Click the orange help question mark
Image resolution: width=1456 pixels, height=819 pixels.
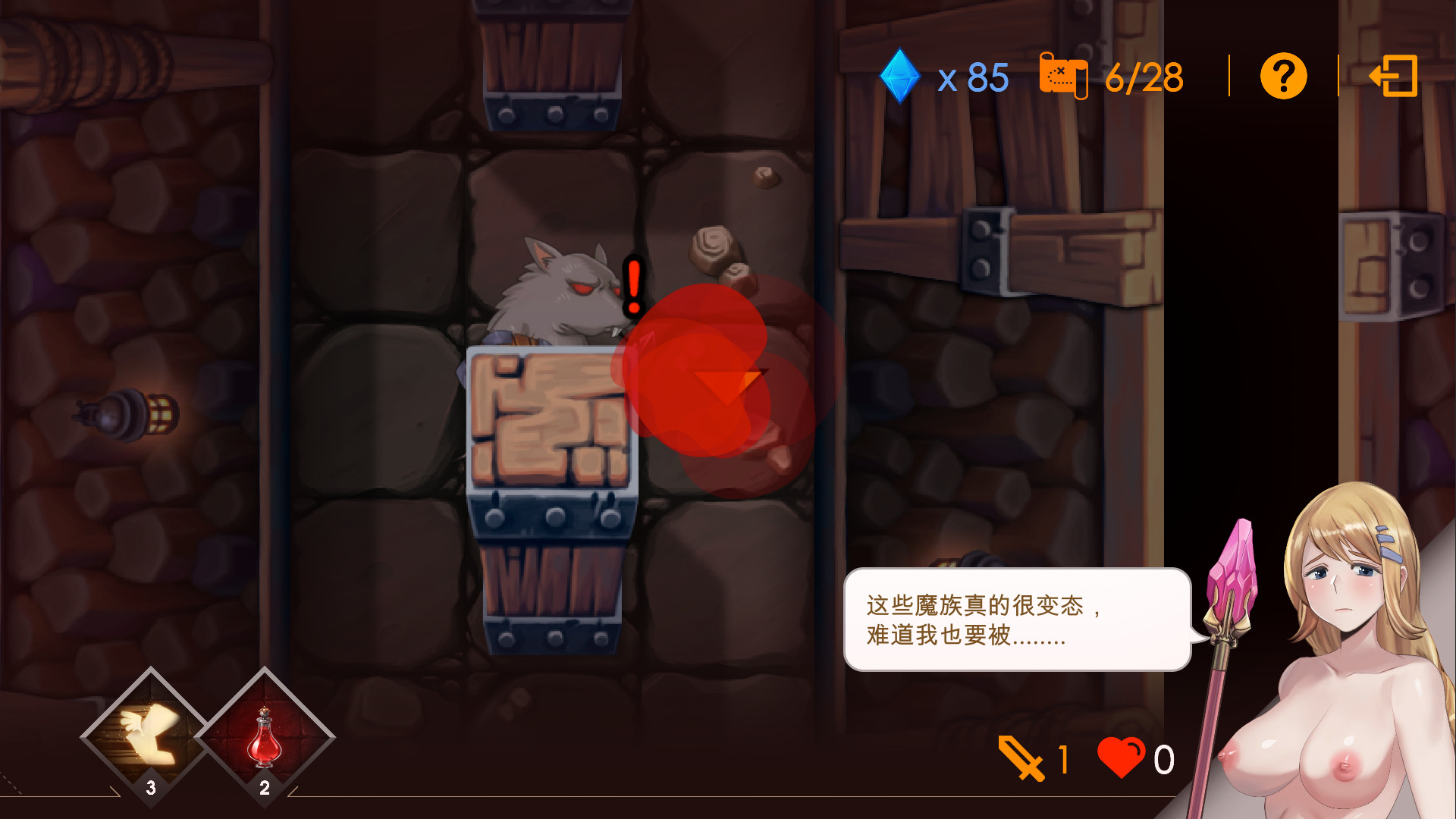coord(1282,75)
